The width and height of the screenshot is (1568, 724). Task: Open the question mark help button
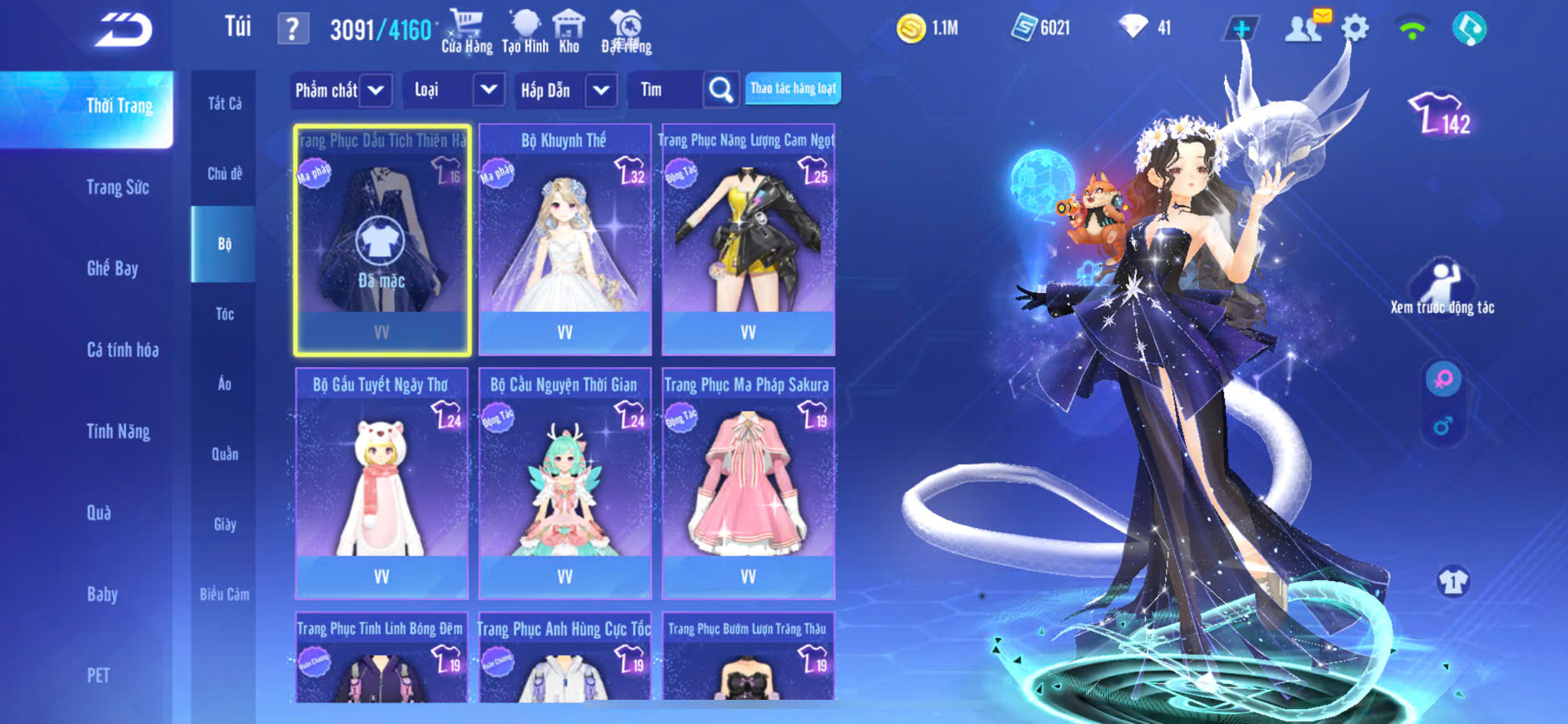pos(292,29)
